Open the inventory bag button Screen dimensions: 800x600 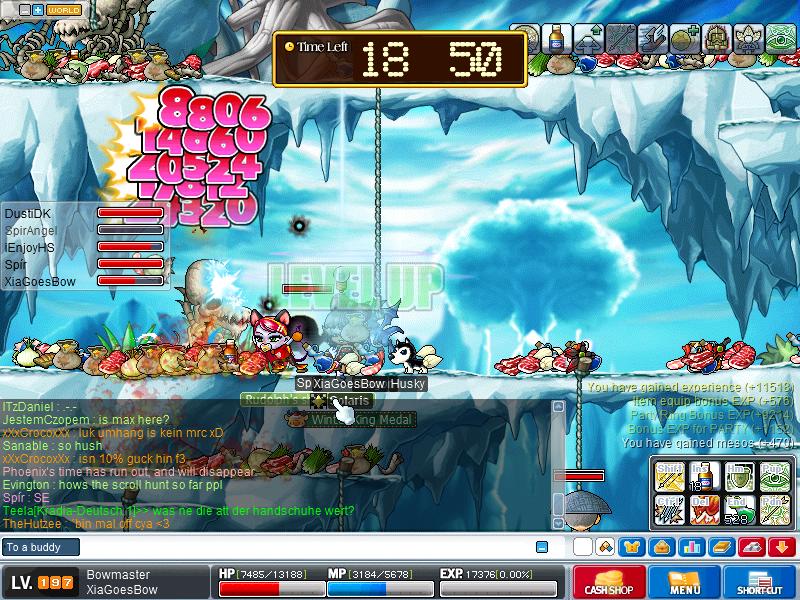(x=661, y=547)
